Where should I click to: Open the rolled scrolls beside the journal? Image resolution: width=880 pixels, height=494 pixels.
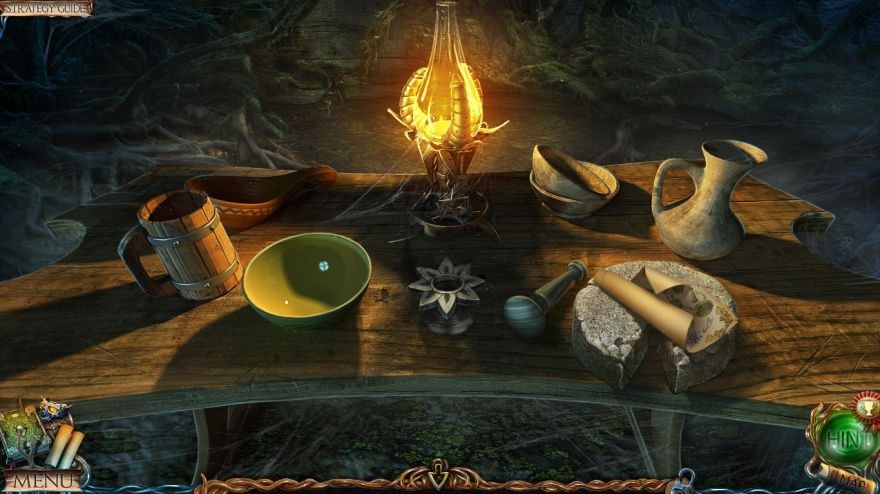pos(66,445)
